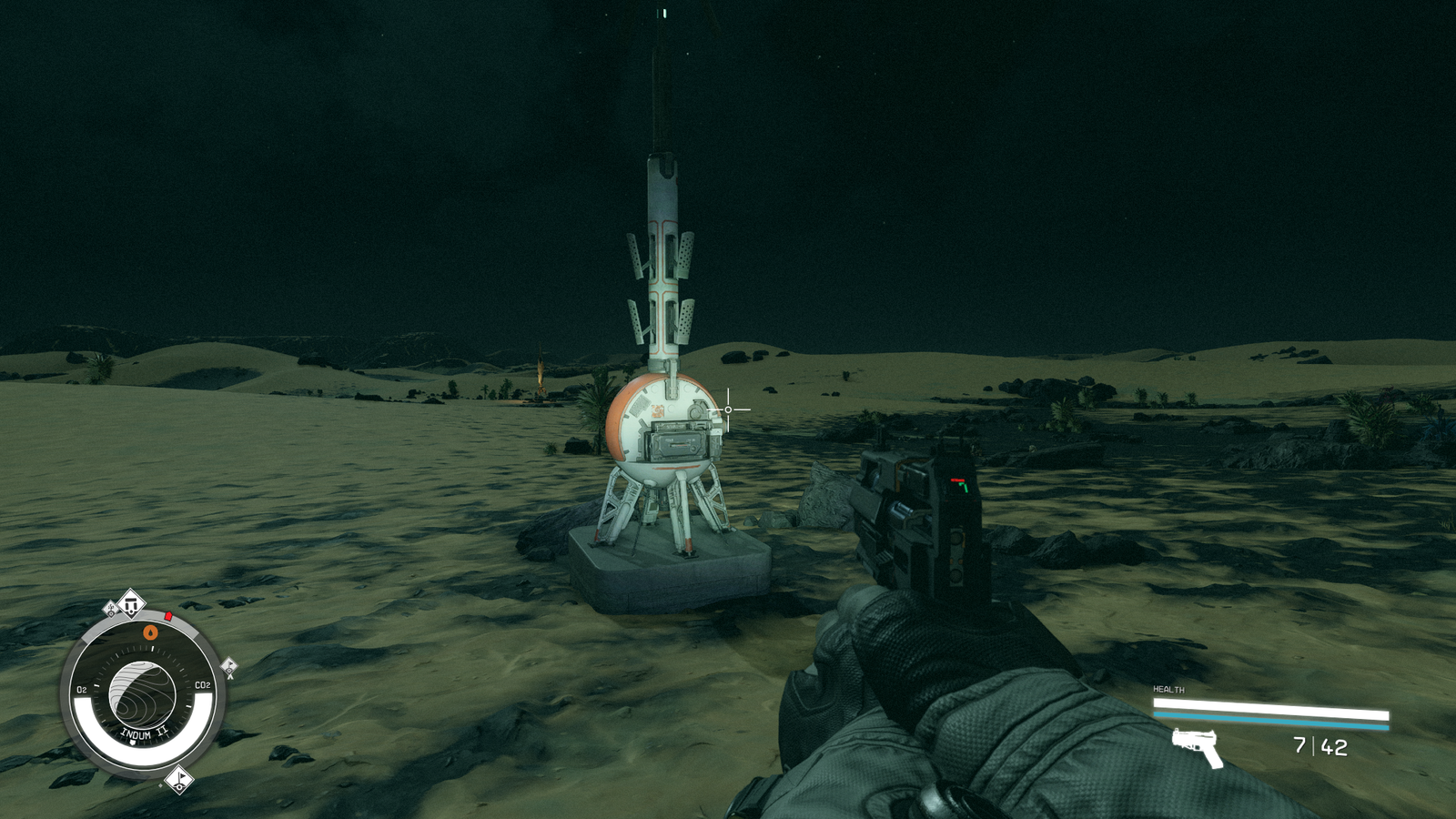This screenshot has height=819, width=1456.
Task: Click the ship marker icon on the compass
Action: click(131, 602)
